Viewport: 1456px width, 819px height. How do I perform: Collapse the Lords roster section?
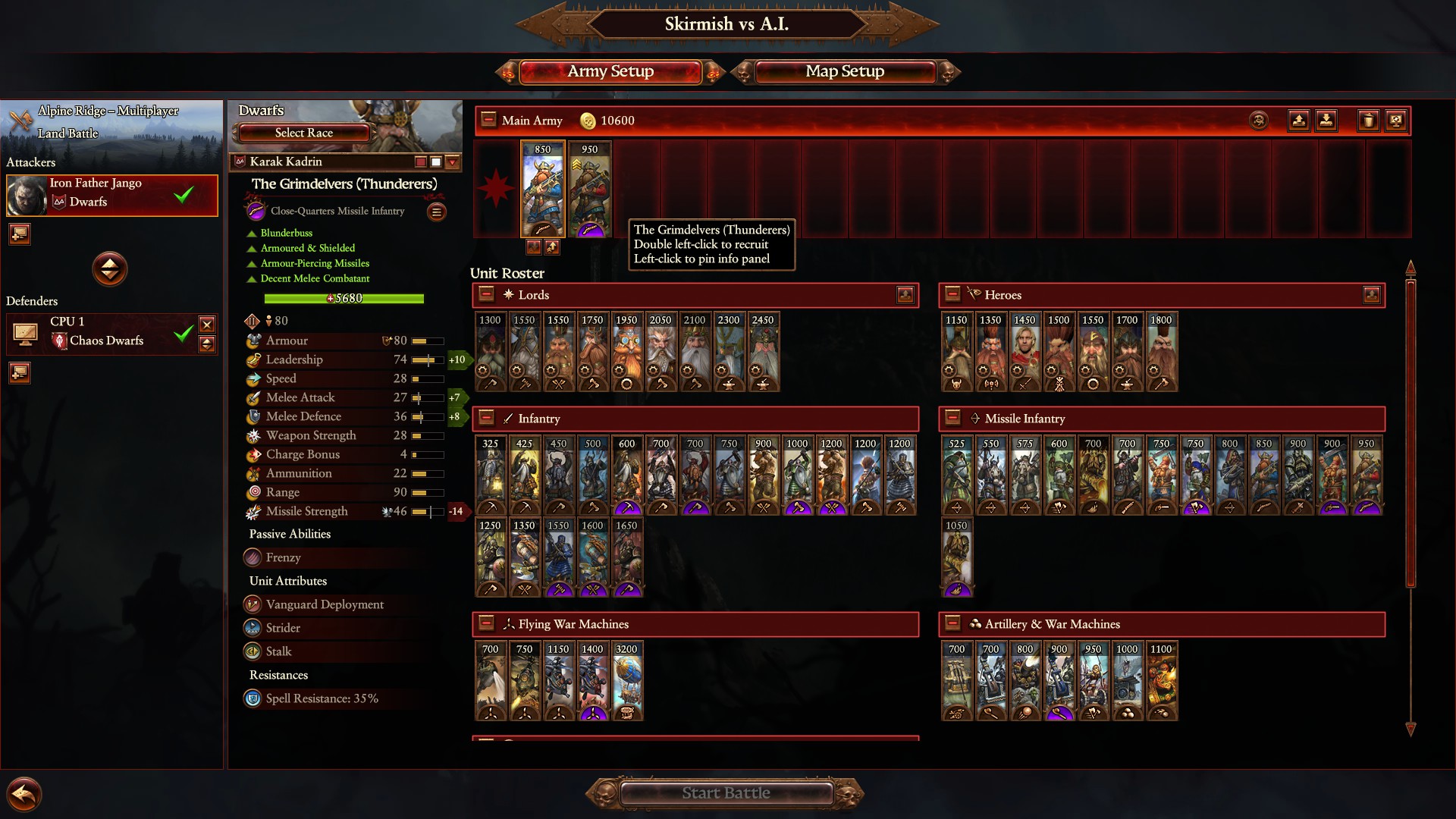tap(487, 294)
